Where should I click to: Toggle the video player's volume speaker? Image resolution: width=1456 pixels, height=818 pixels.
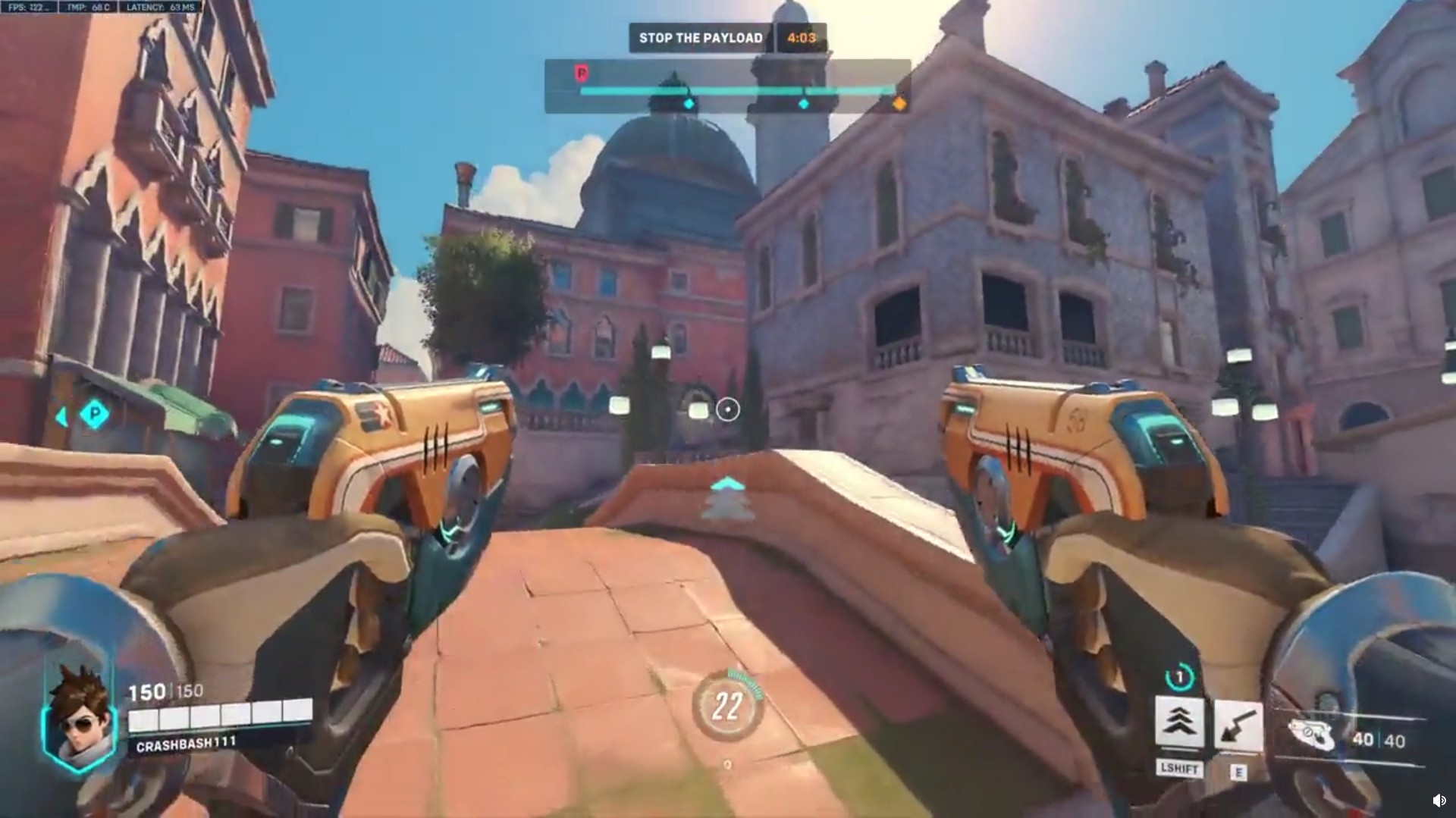(x=1439, y=801)
